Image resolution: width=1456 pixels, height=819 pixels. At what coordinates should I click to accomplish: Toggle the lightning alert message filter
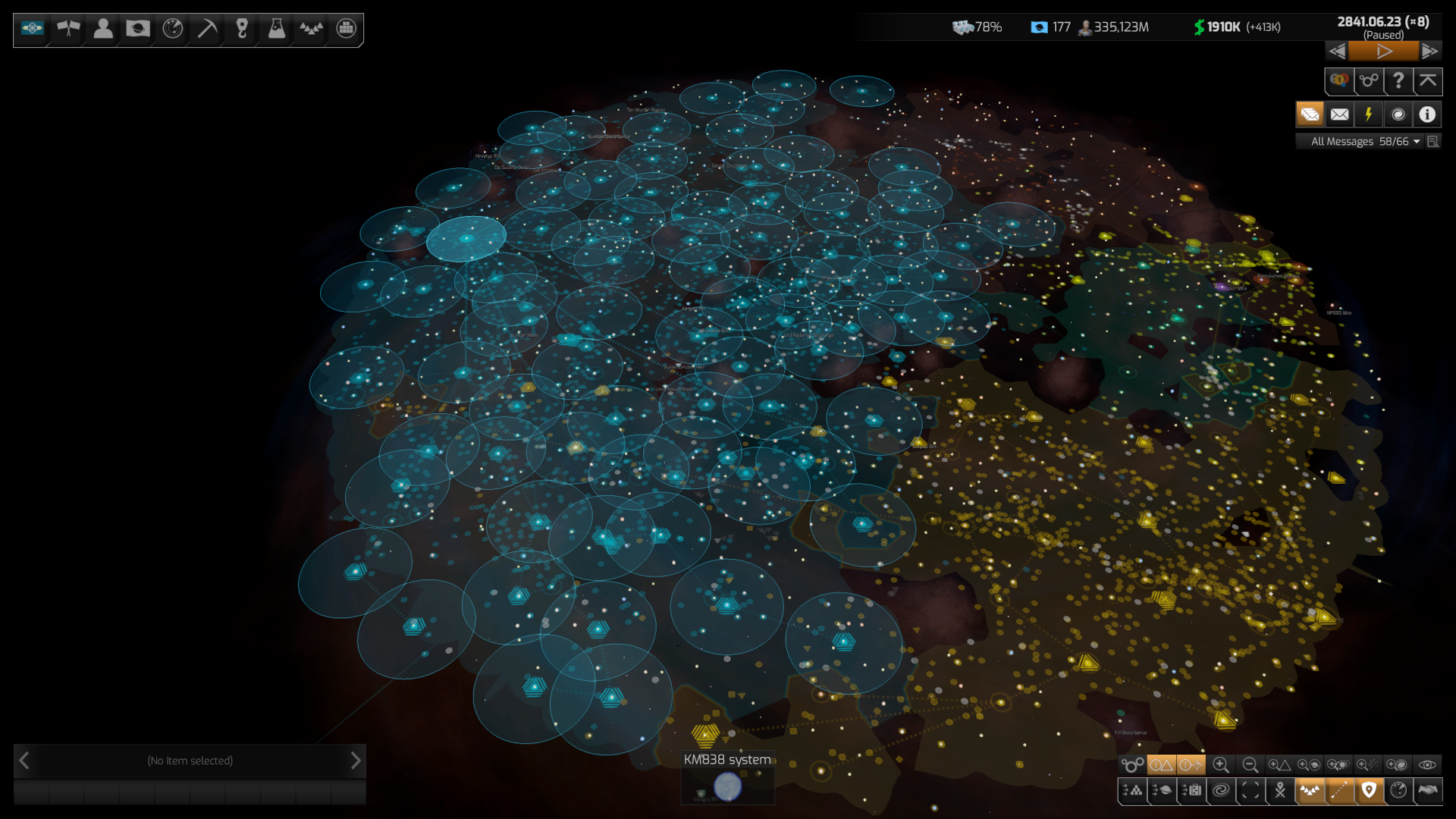1369,114
